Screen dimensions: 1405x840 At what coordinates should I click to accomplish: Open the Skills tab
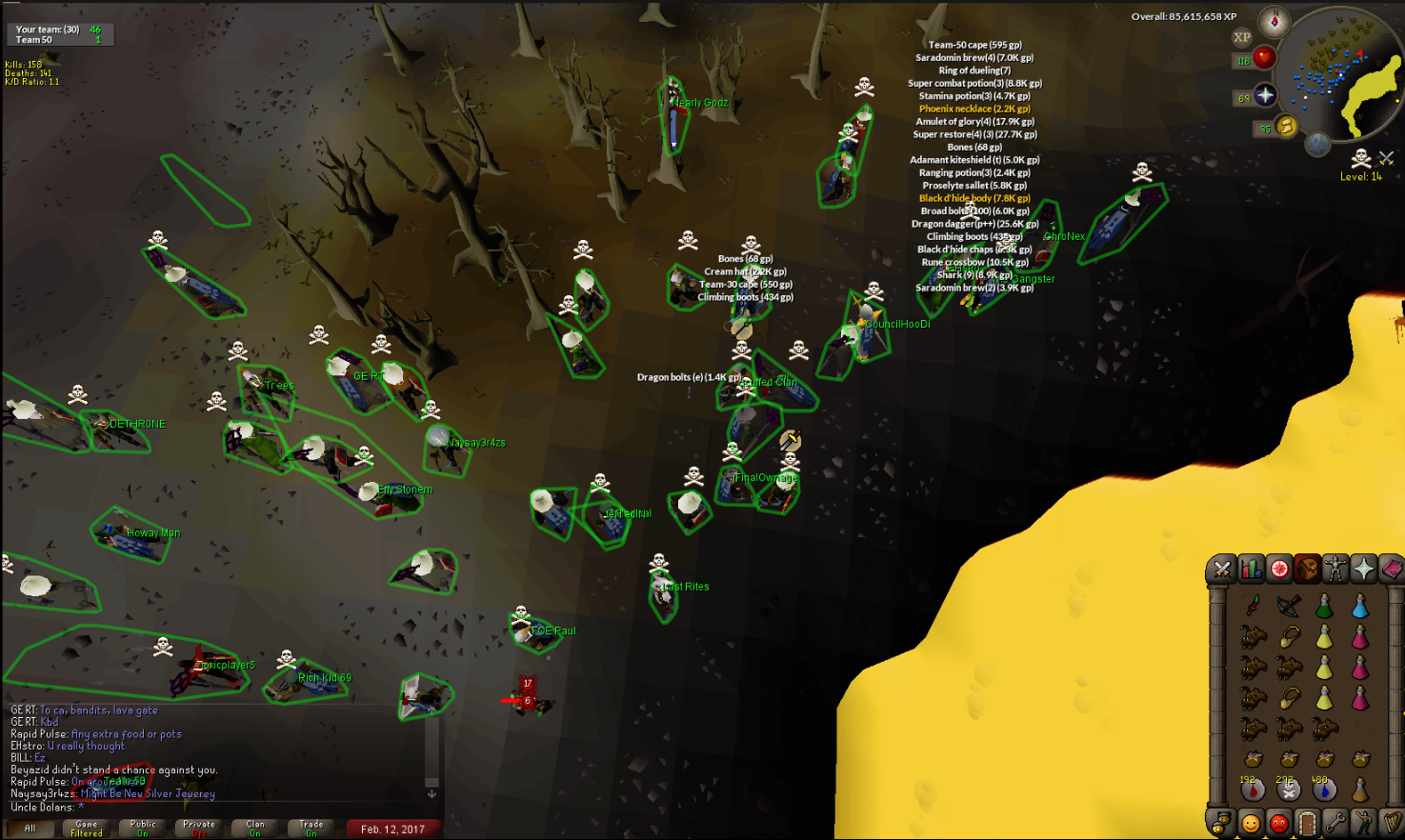(1251, 569)
